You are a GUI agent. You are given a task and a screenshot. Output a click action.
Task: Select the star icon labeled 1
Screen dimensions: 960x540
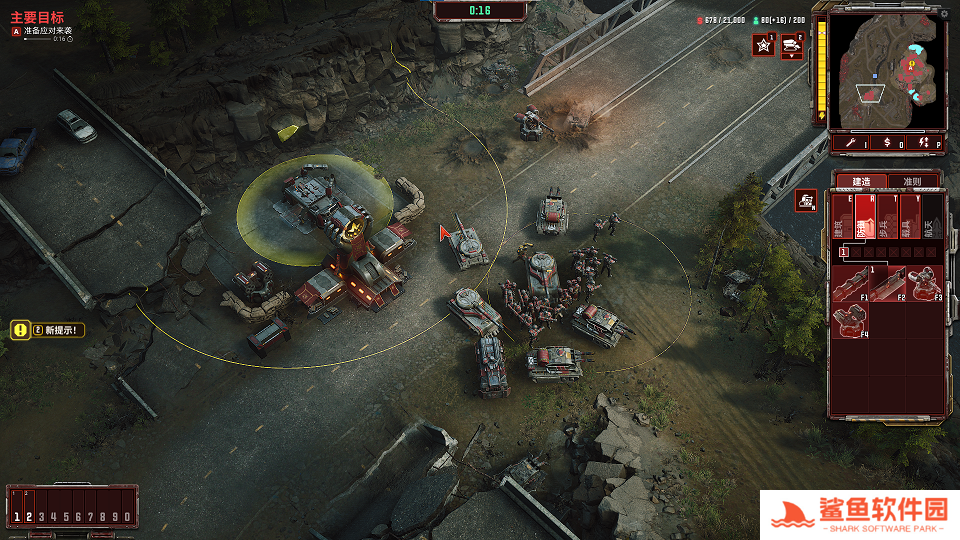(764, 45)
